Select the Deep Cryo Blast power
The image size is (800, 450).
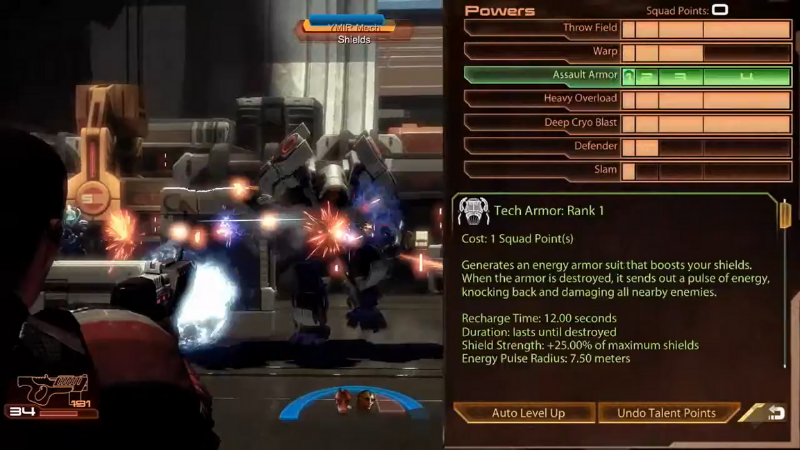[543, 123]
